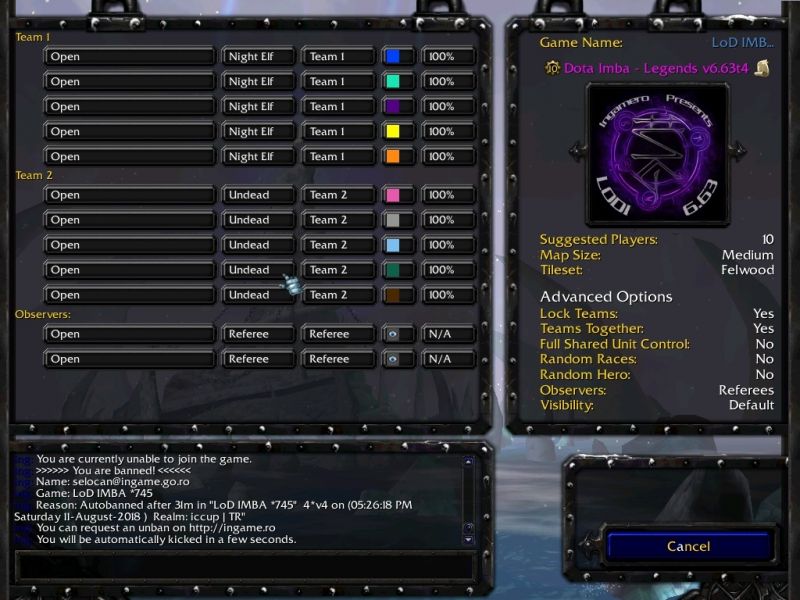This screenshot has width=800, height=600.
Task: Open the Night Elf race dropdown in yellow's row
Action: coord(258,132)
